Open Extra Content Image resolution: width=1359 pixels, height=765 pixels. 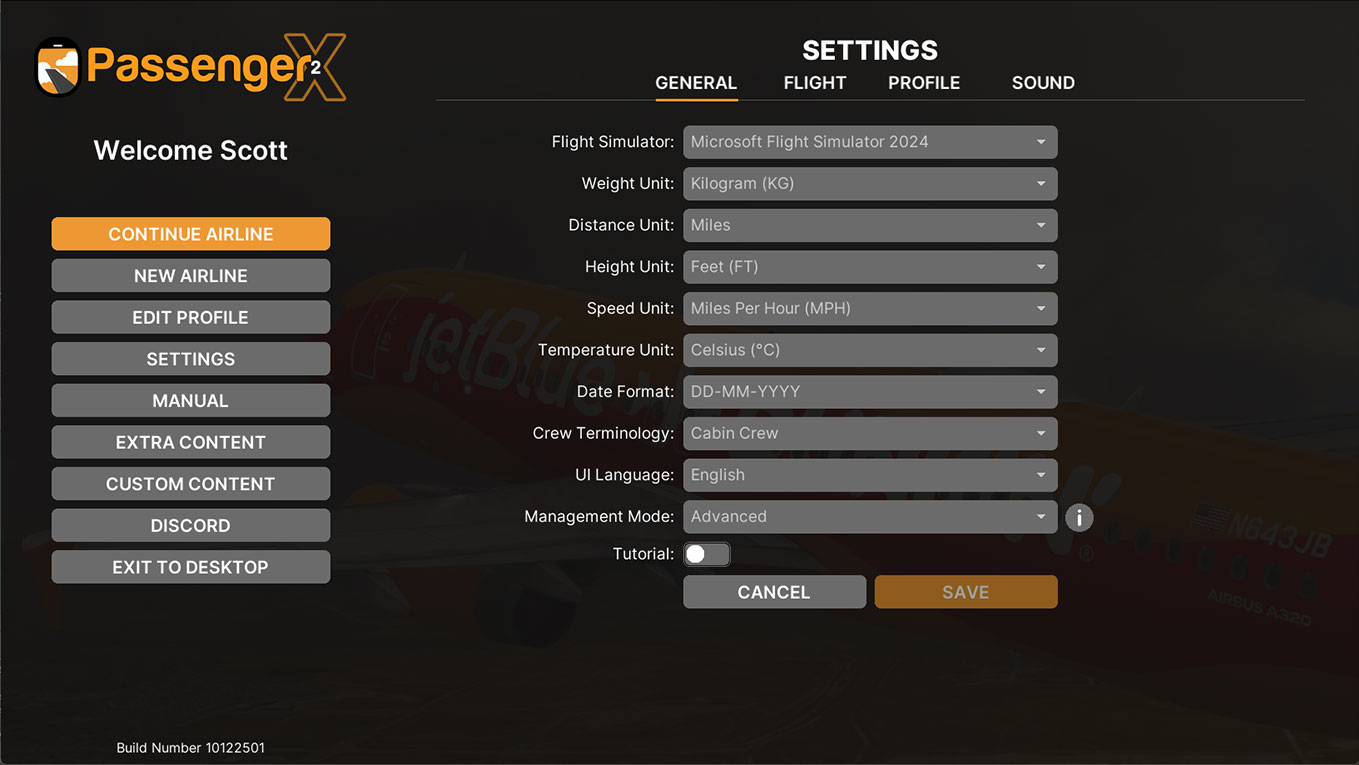click(190, 442)
